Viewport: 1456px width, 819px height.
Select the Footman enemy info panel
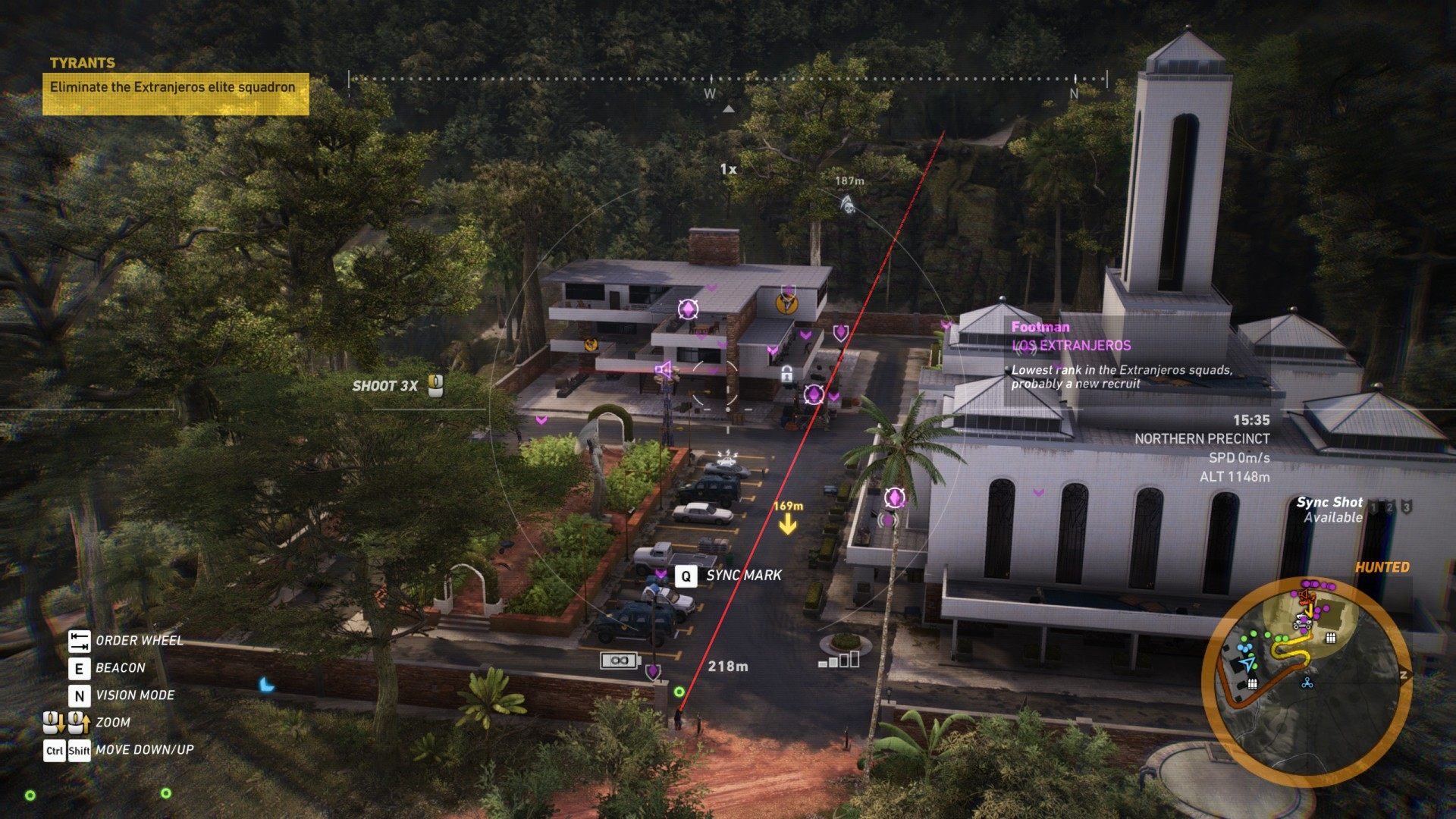pyautogui.click(x=1122, y=355)
